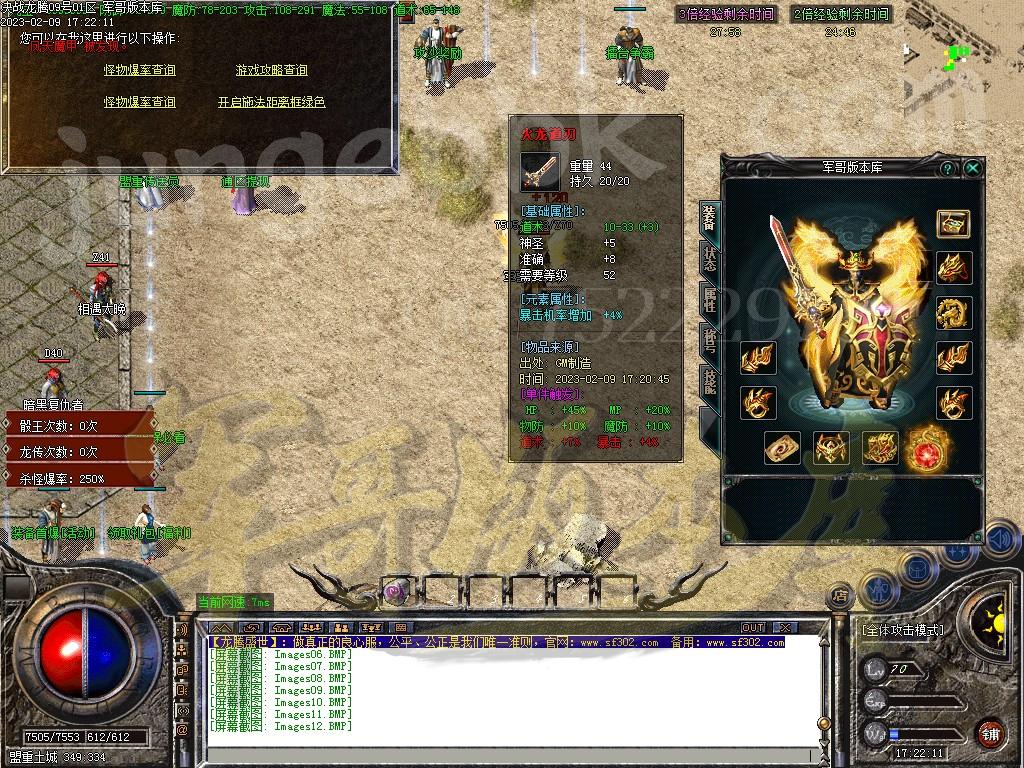This screenshot has width=1024, height=768.
Task: Switch to the 状态 status tab
Action: click(x=709, y=258)
